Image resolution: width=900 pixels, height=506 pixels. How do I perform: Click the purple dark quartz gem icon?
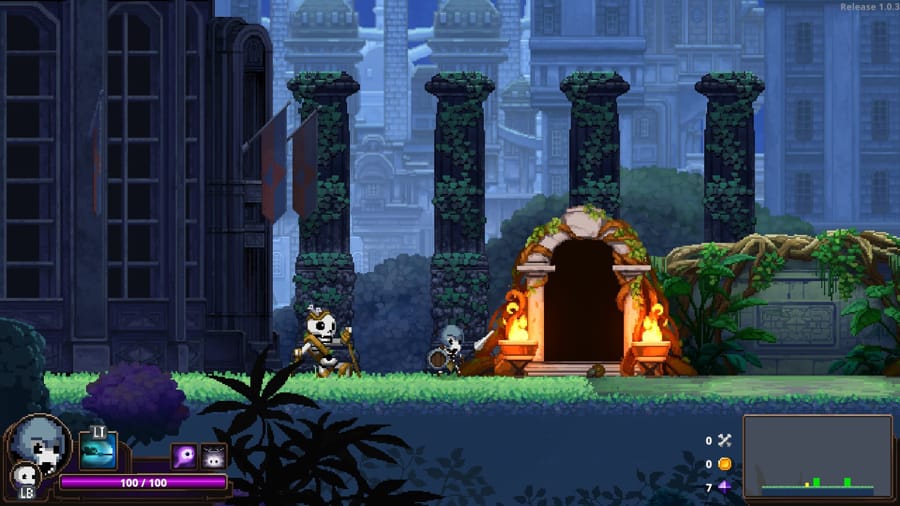(725, 487)
